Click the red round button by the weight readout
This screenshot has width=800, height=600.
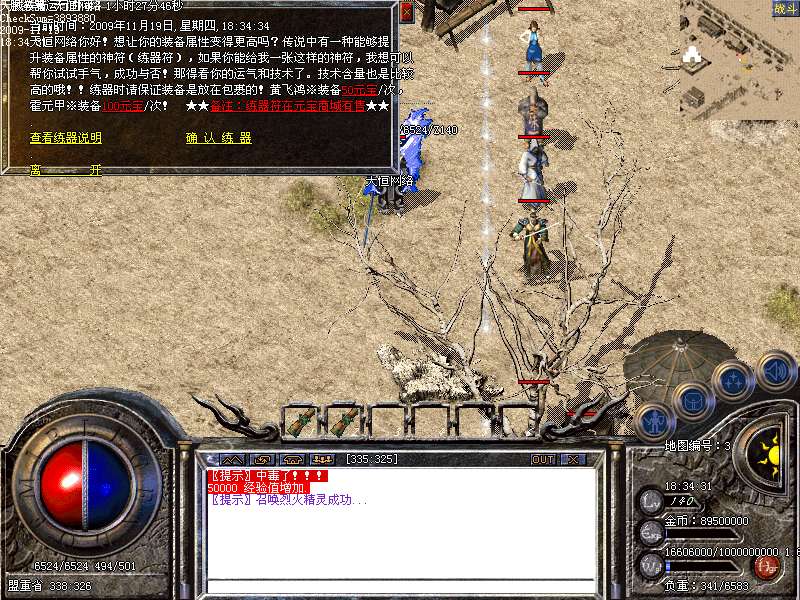tap(766, 567)
